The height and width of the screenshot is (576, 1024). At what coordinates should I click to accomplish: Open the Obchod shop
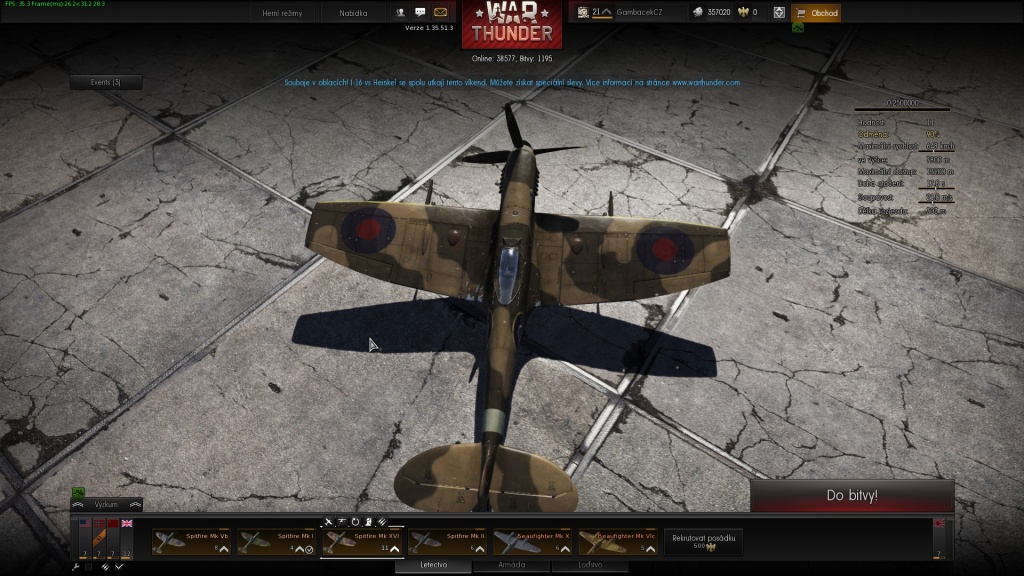pyautogui.click(x=817, y=13)
